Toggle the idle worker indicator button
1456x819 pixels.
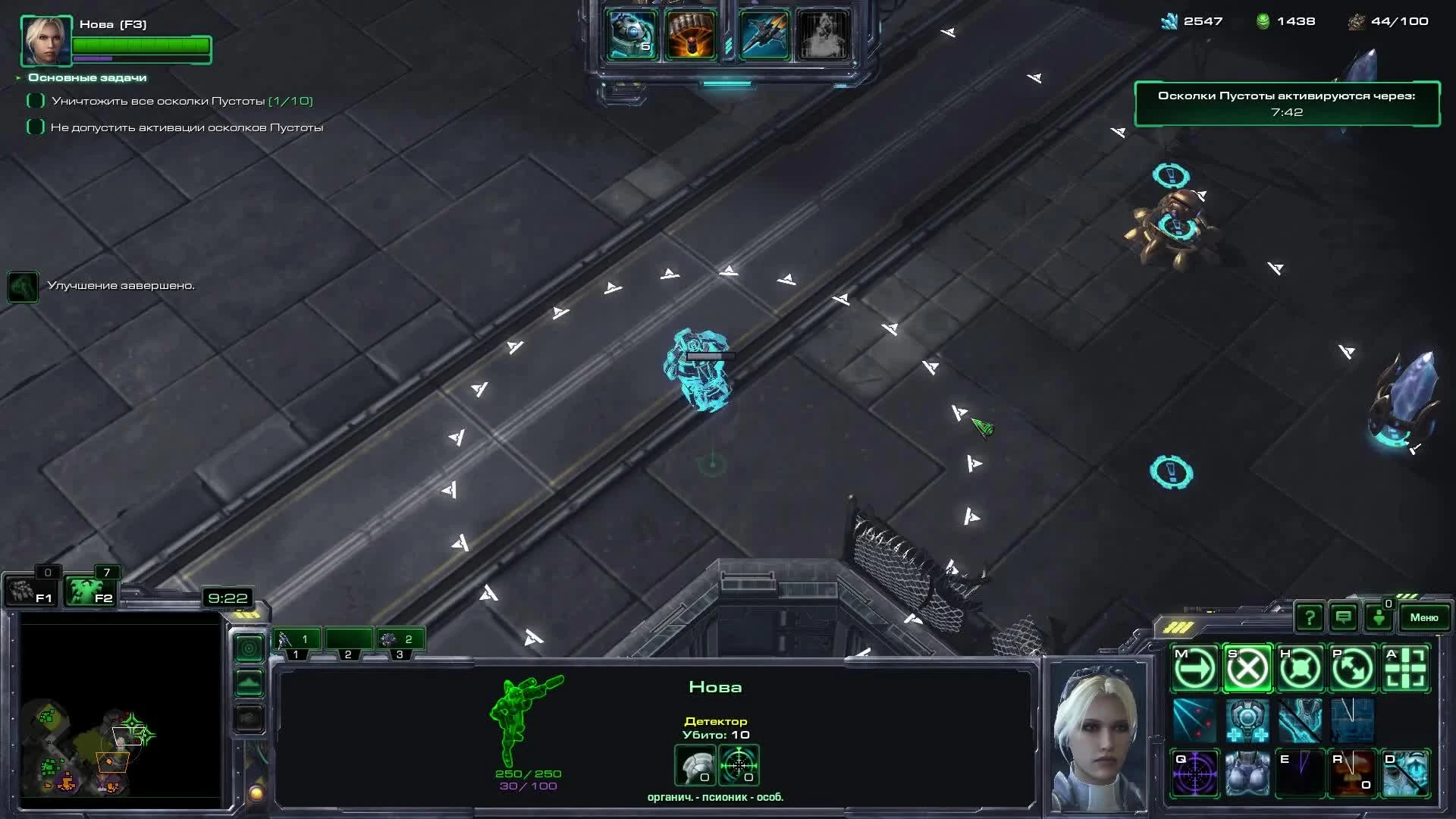coord(1379,617)
